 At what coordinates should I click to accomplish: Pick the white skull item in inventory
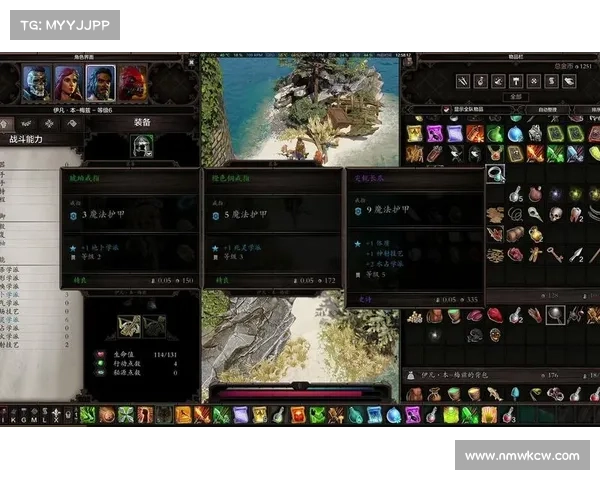coord(555,214)
